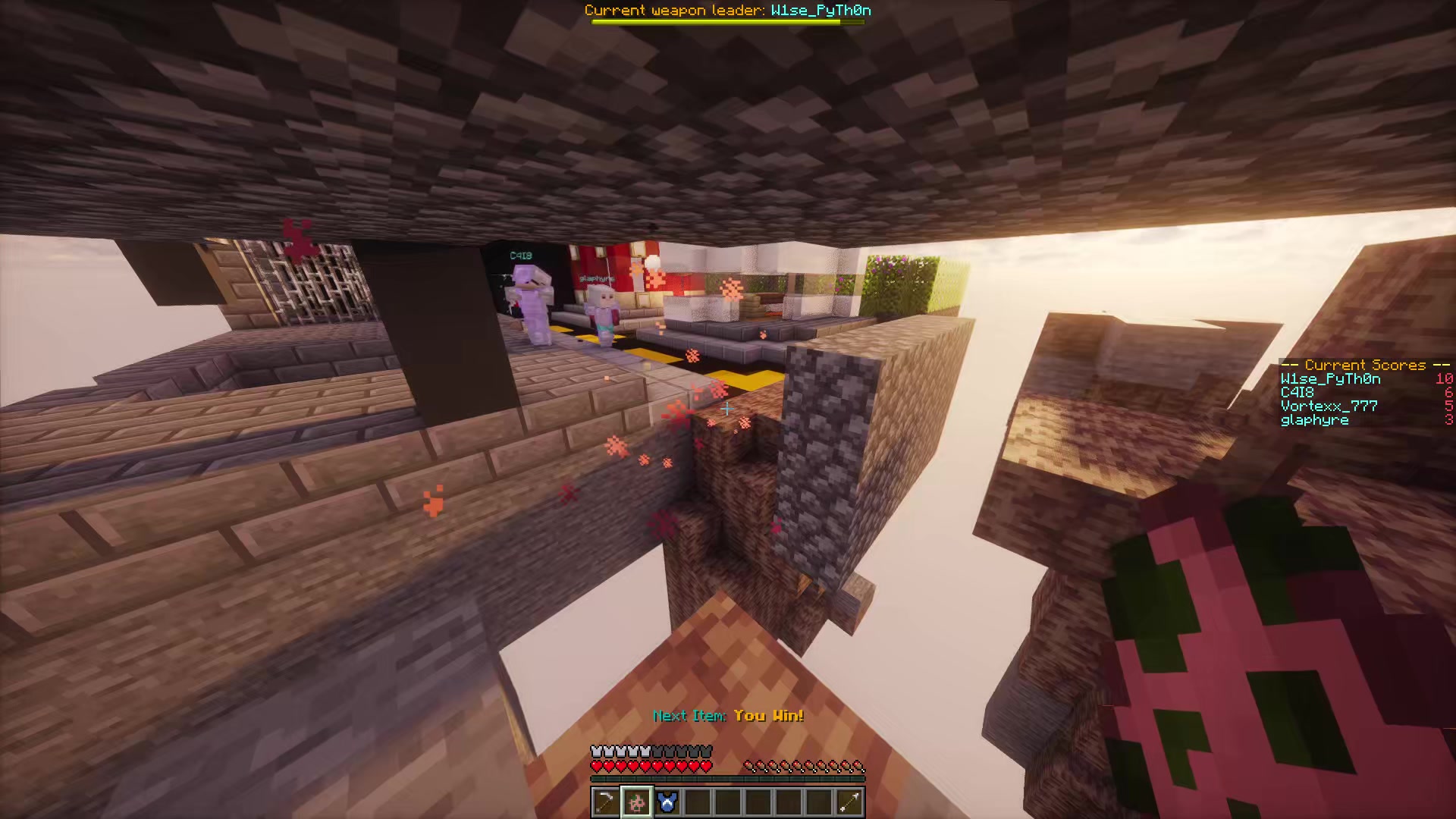The height and width of the screenshot is (819, 1456).
Task: Click W1se_PyTh0n on the scoreboard
Action: click(x=1329, y=378)
